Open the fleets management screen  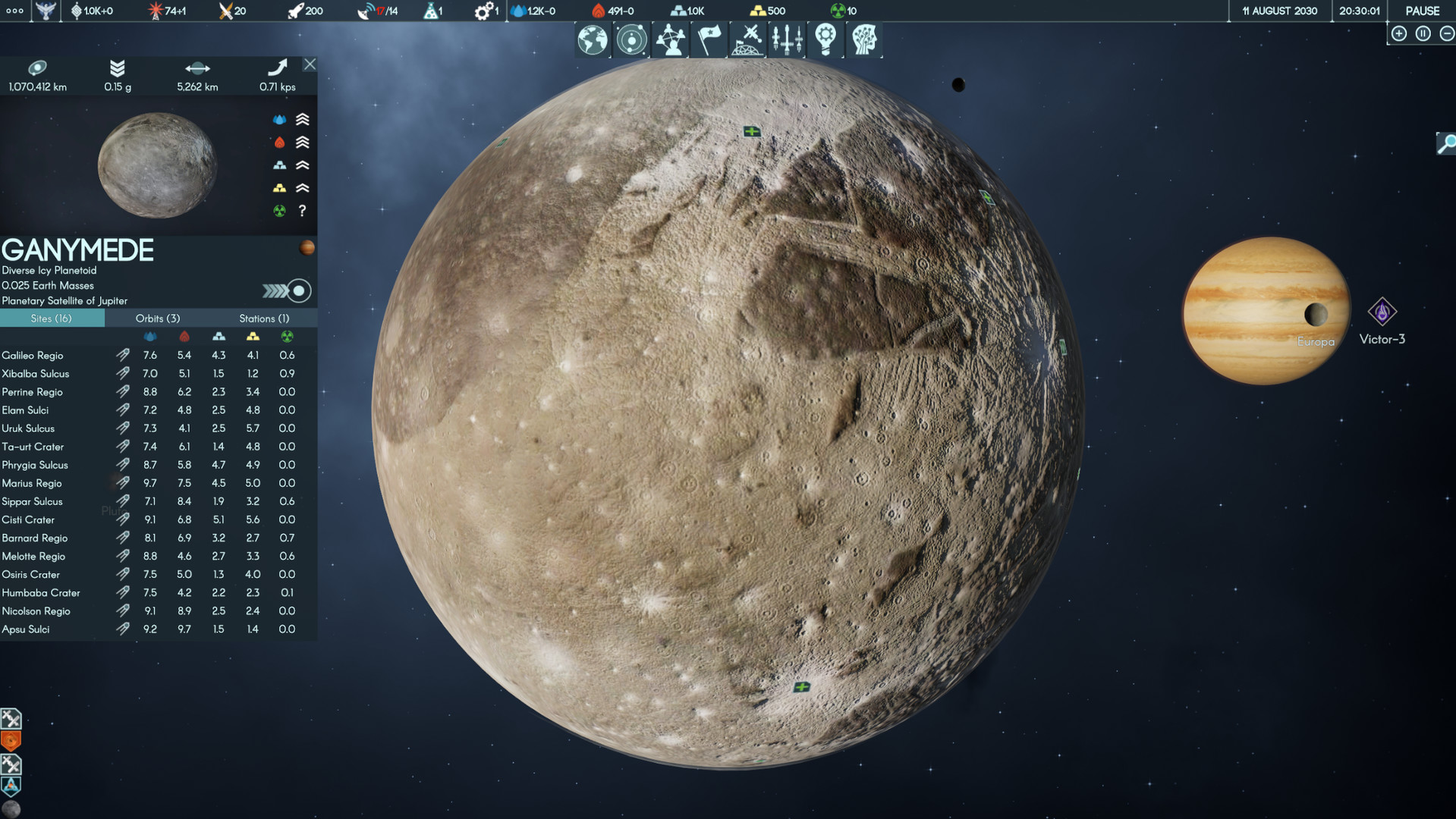coord(788,39)
